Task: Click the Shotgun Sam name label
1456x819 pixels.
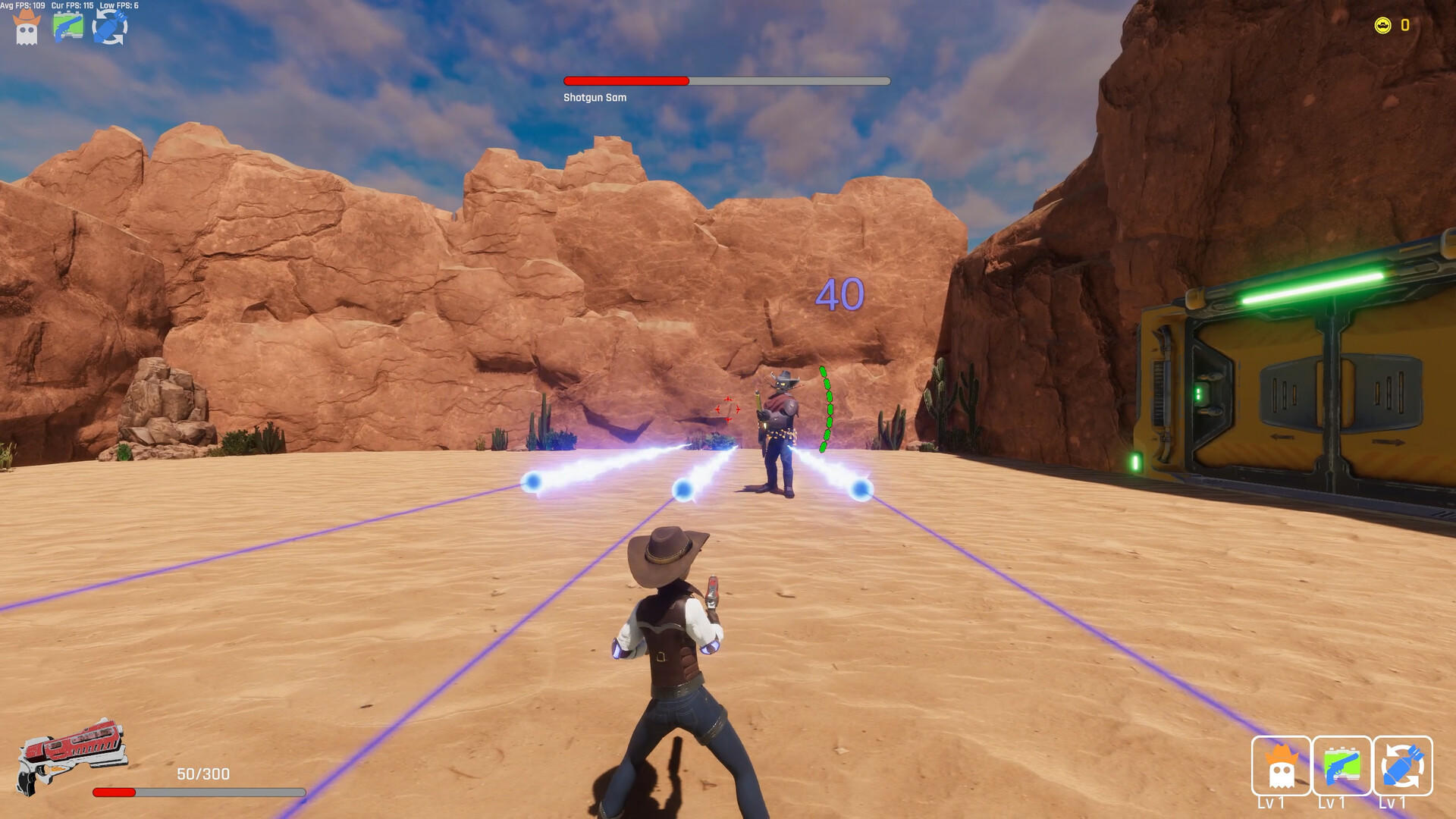Action: 593,97
